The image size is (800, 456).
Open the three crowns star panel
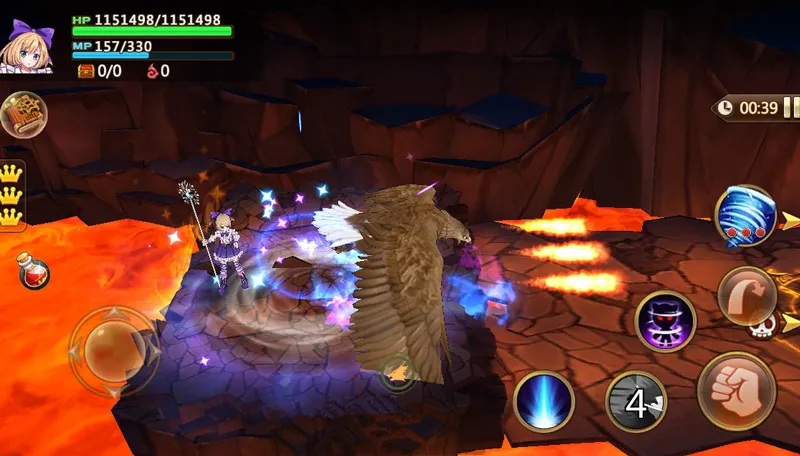pos(12,194)
